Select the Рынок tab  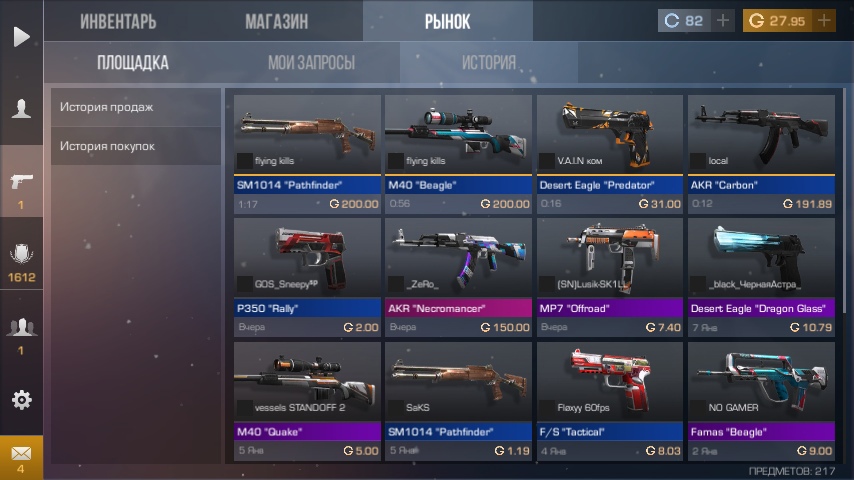pyautogui.click(x=447, y=21)
